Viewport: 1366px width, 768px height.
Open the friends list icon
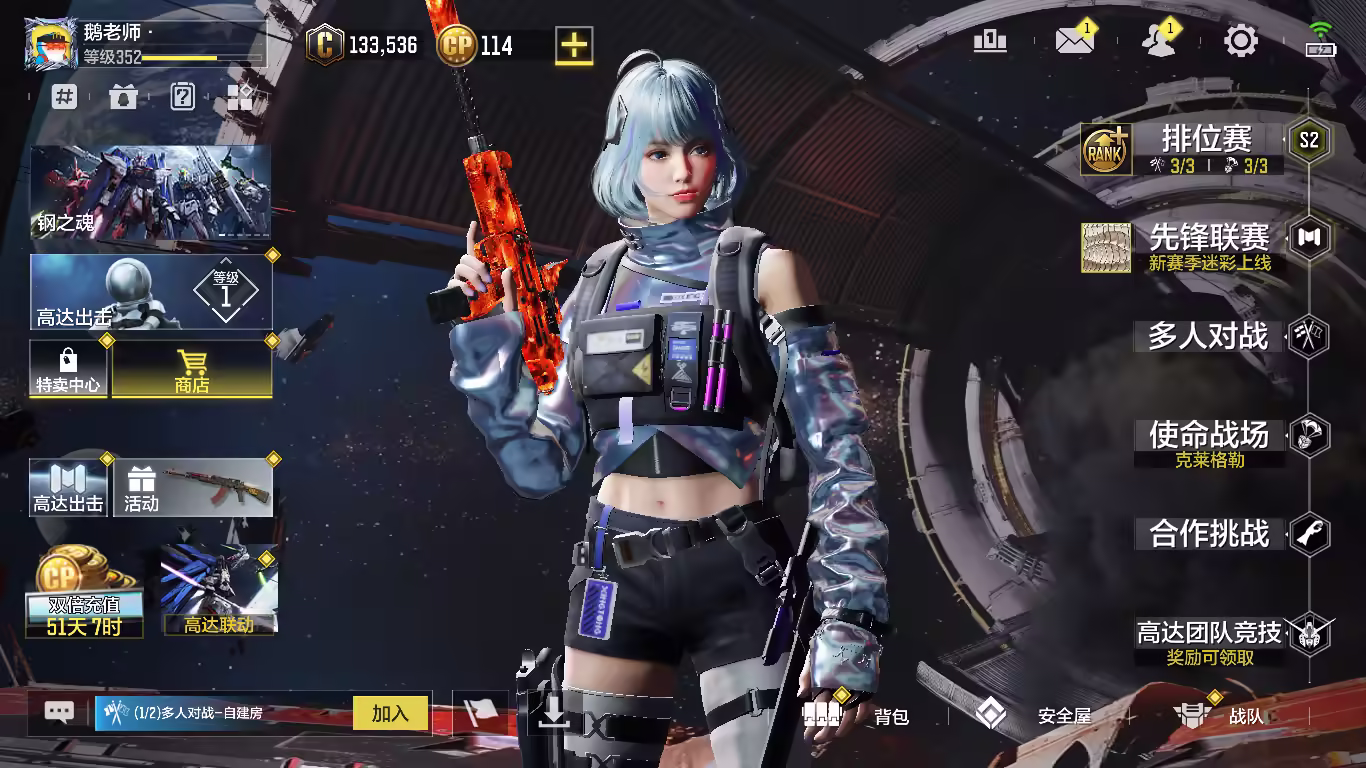point(1158,41)
